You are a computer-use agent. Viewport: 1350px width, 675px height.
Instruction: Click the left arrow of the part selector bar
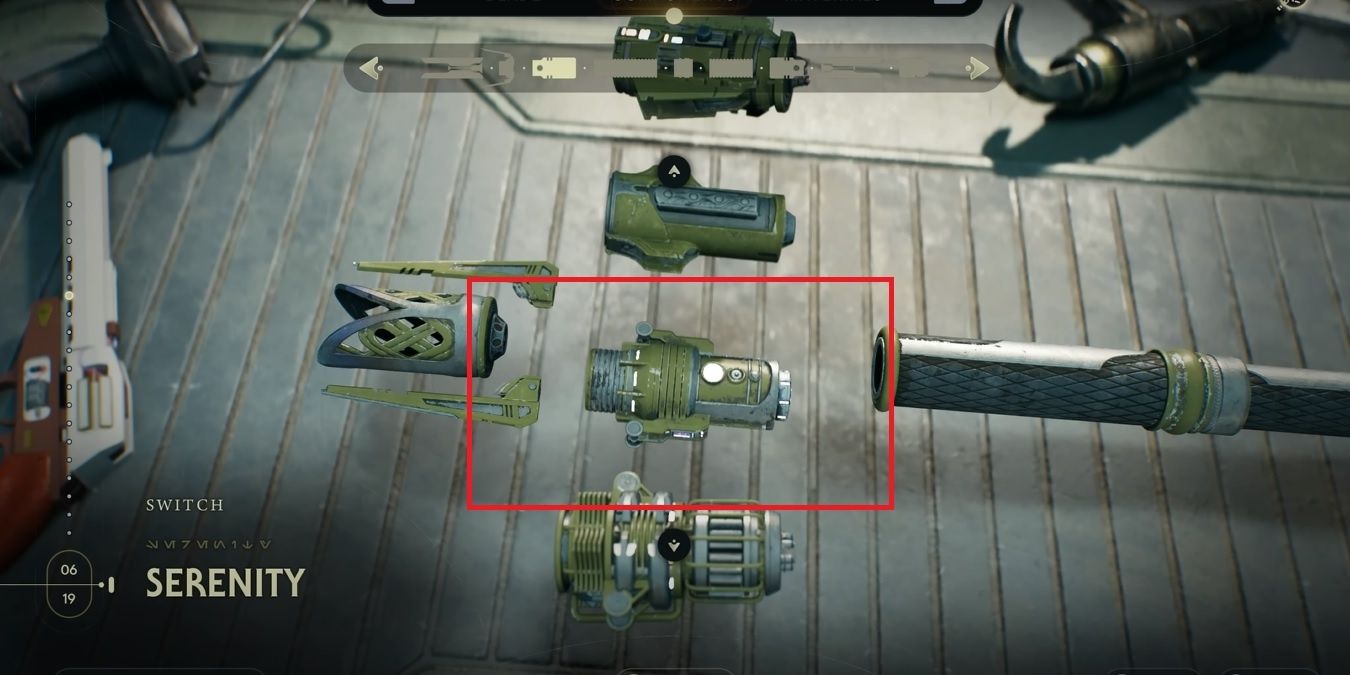[x=371, y=69]
